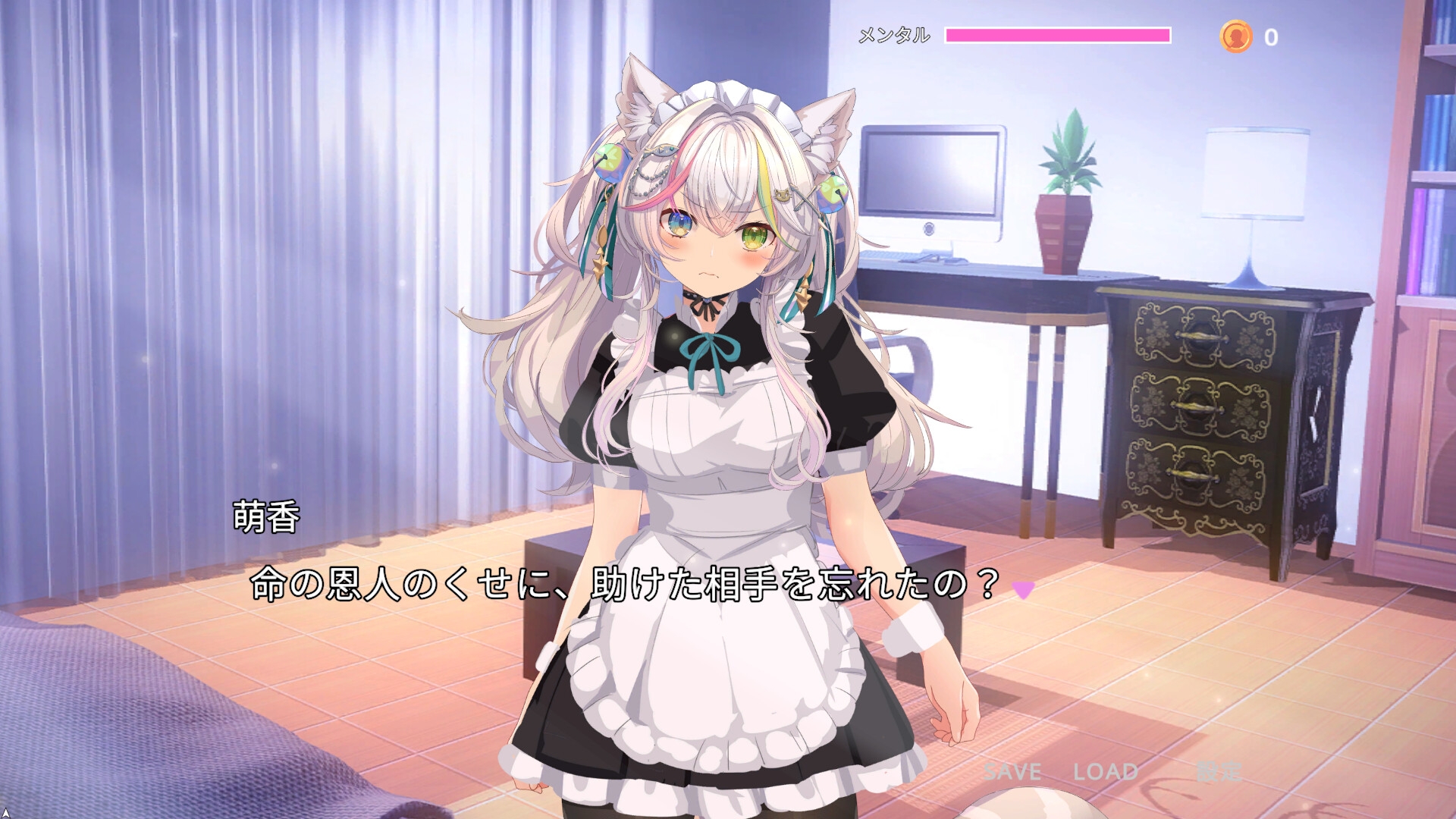Open the LOAD screen
The image size is (1456, 819).
[x=1103, y=773]
